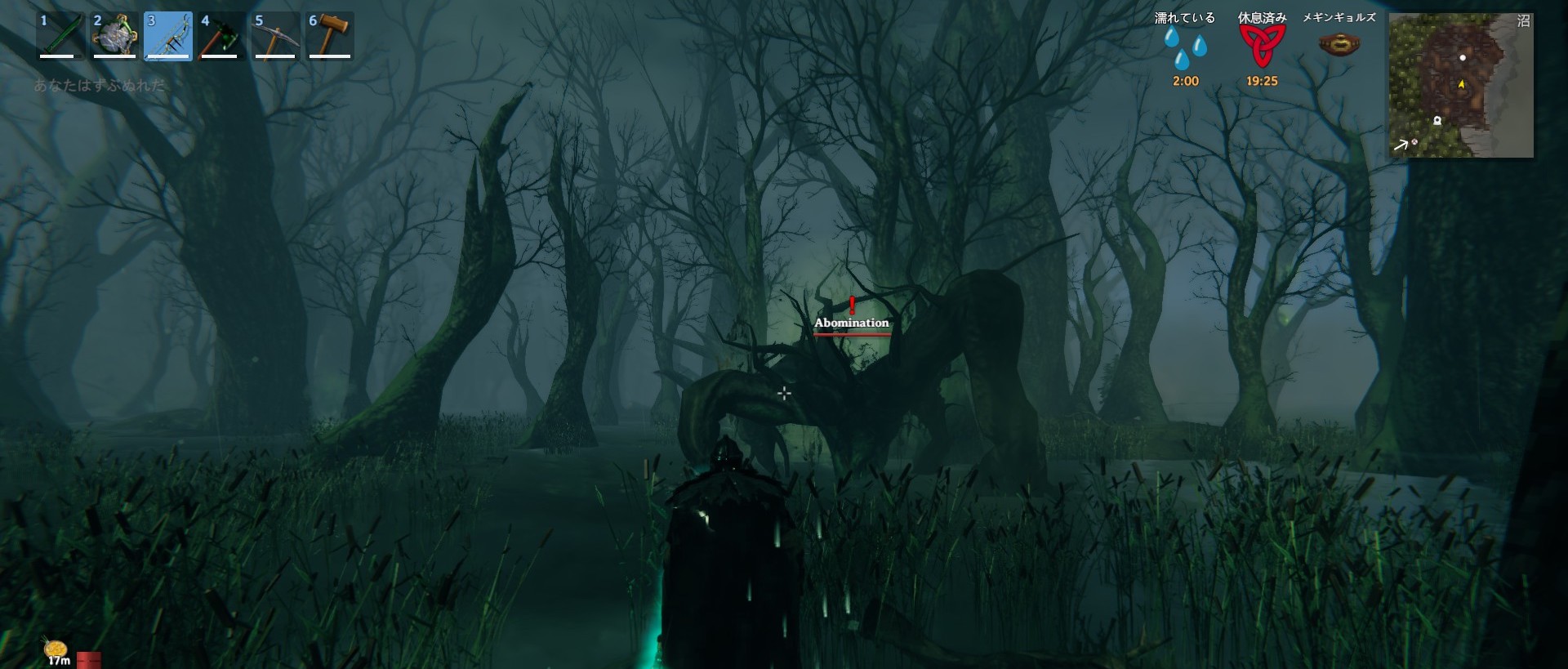
Task: Equip the wooden hammer in slot 6
Action: [x=330, y=35]
